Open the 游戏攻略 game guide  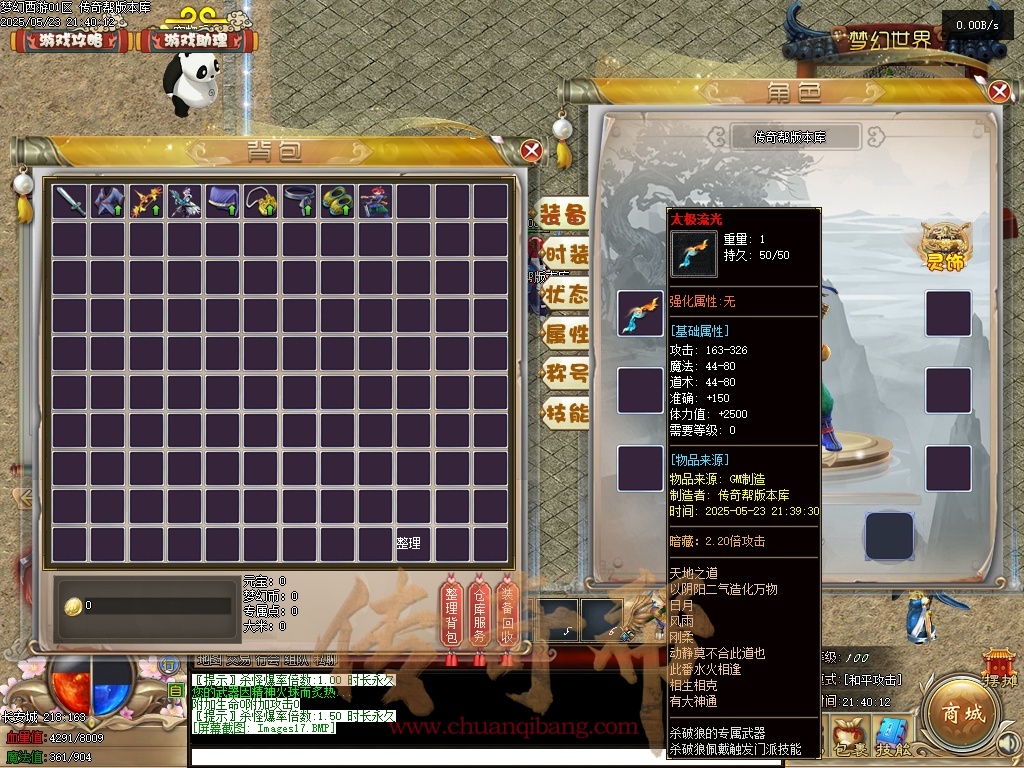click(x=70, y=41)
